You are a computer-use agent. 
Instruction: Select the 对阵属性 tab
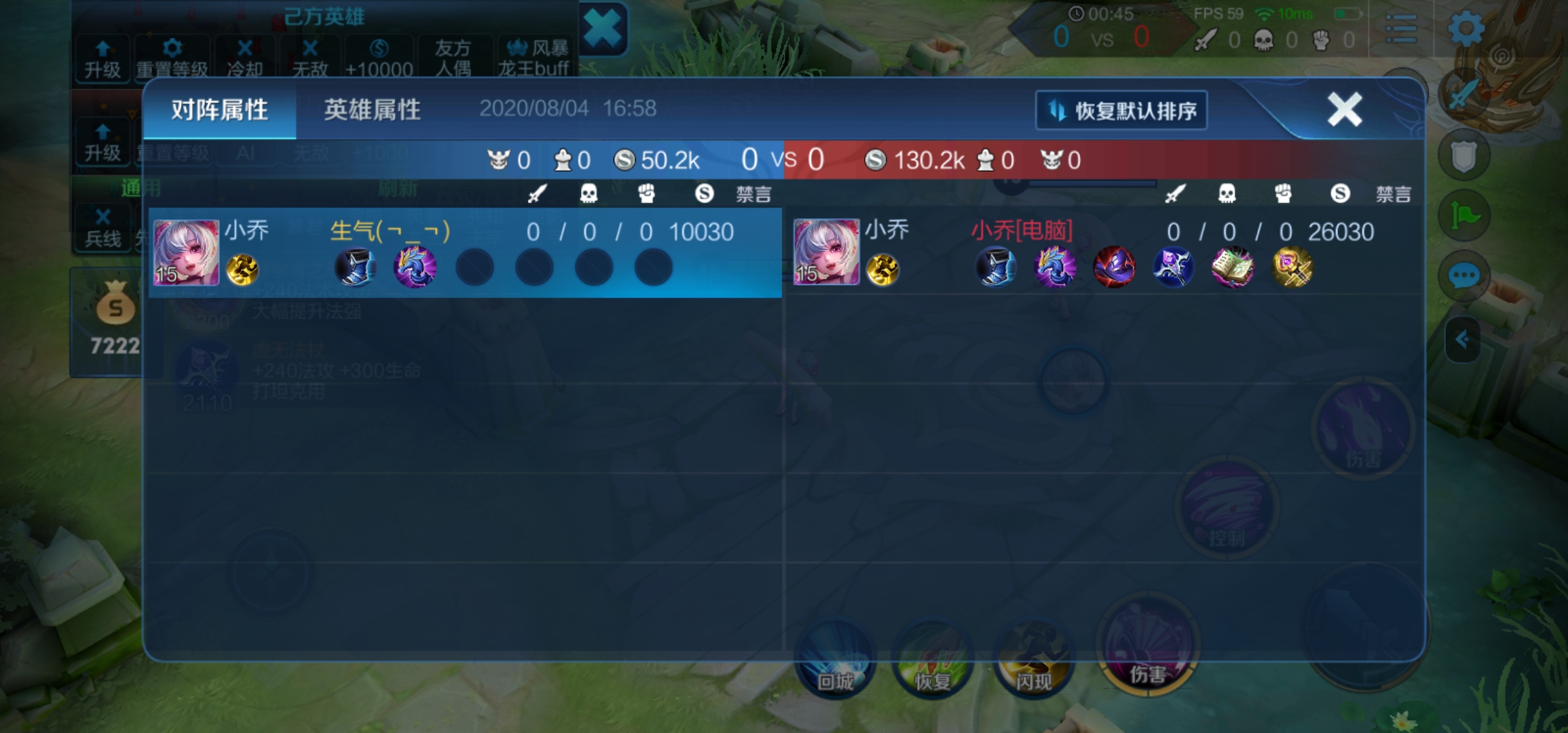click(219, 109)
